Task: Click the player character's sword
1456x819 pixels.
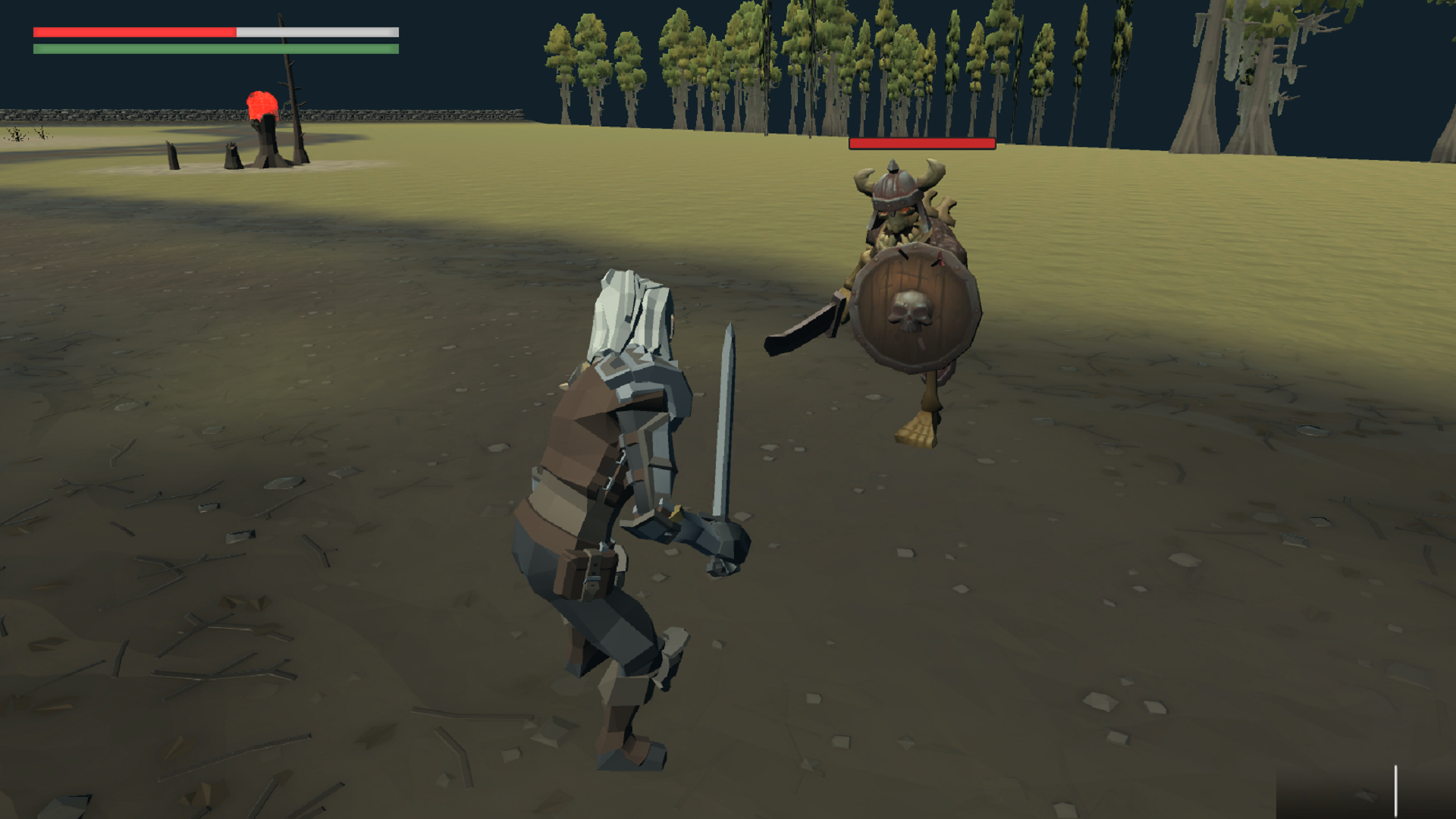Action: [x=726, y=417]
